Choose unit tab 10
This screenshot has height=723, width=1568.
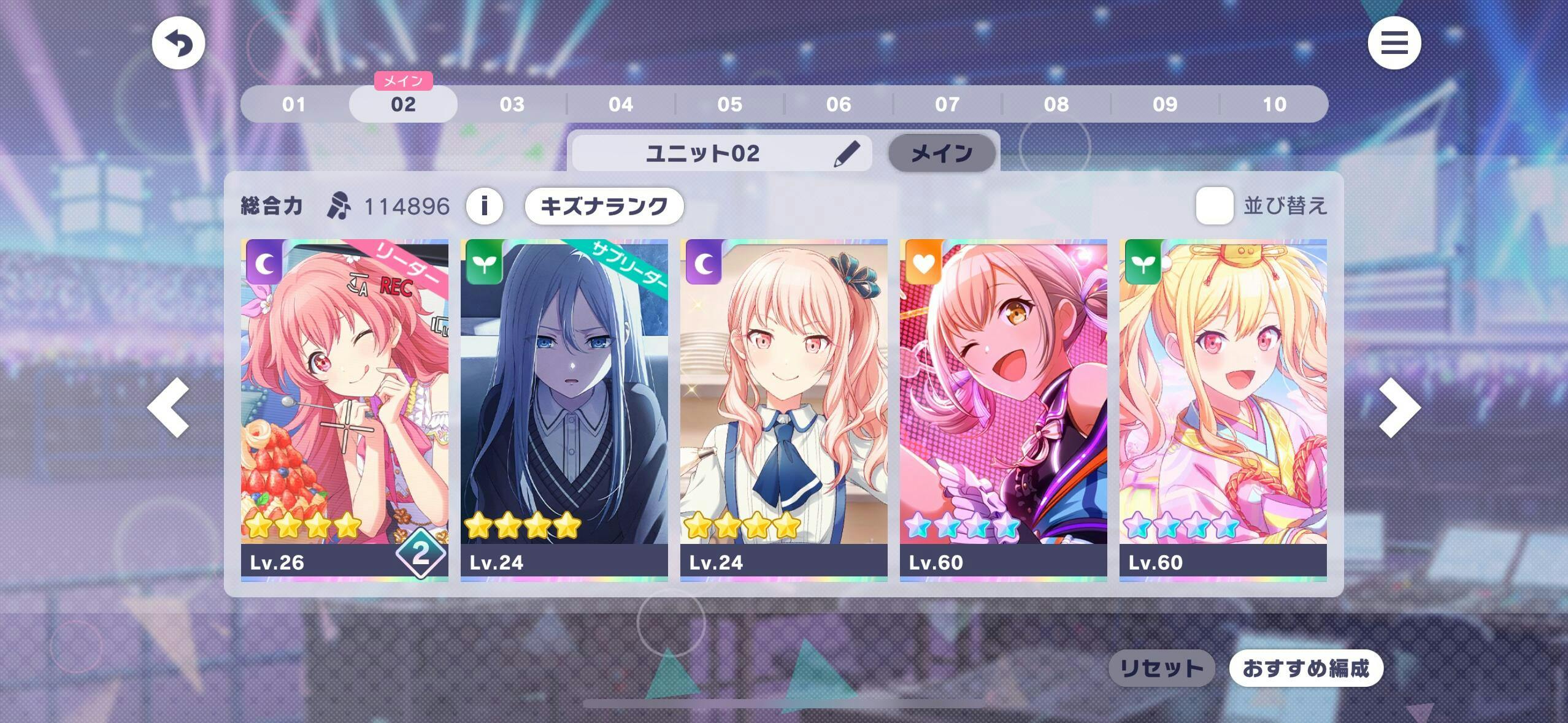click(x=1274, y=104)
